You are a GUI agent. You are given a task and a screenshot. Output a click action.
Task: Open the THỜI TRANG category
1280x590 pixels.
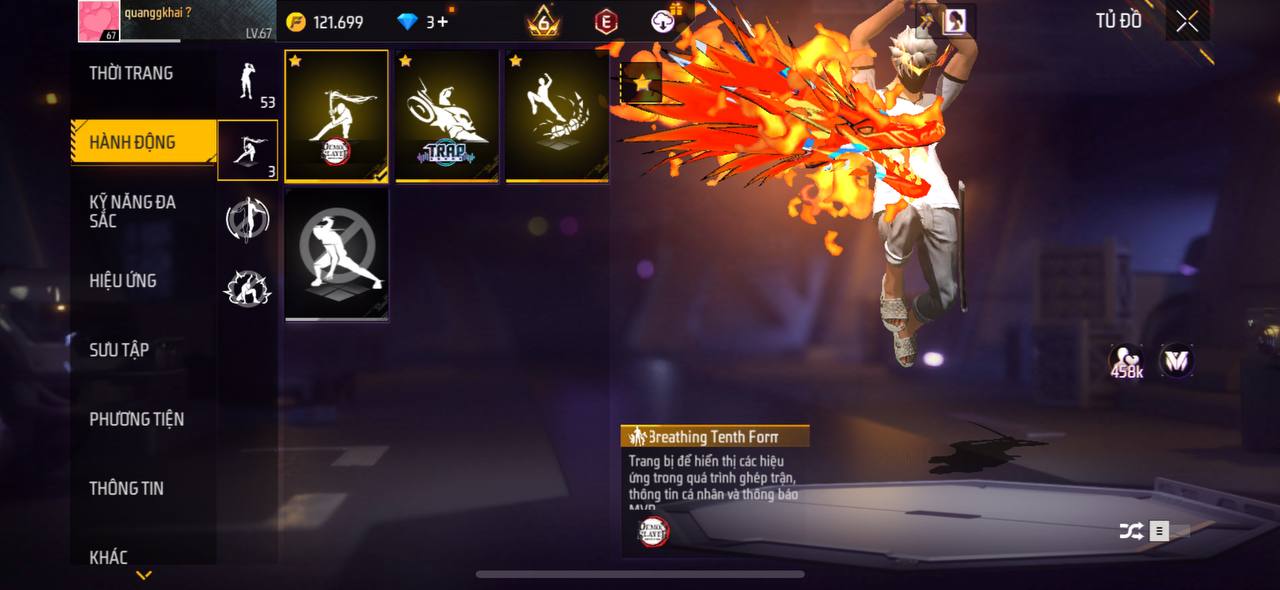131,73
